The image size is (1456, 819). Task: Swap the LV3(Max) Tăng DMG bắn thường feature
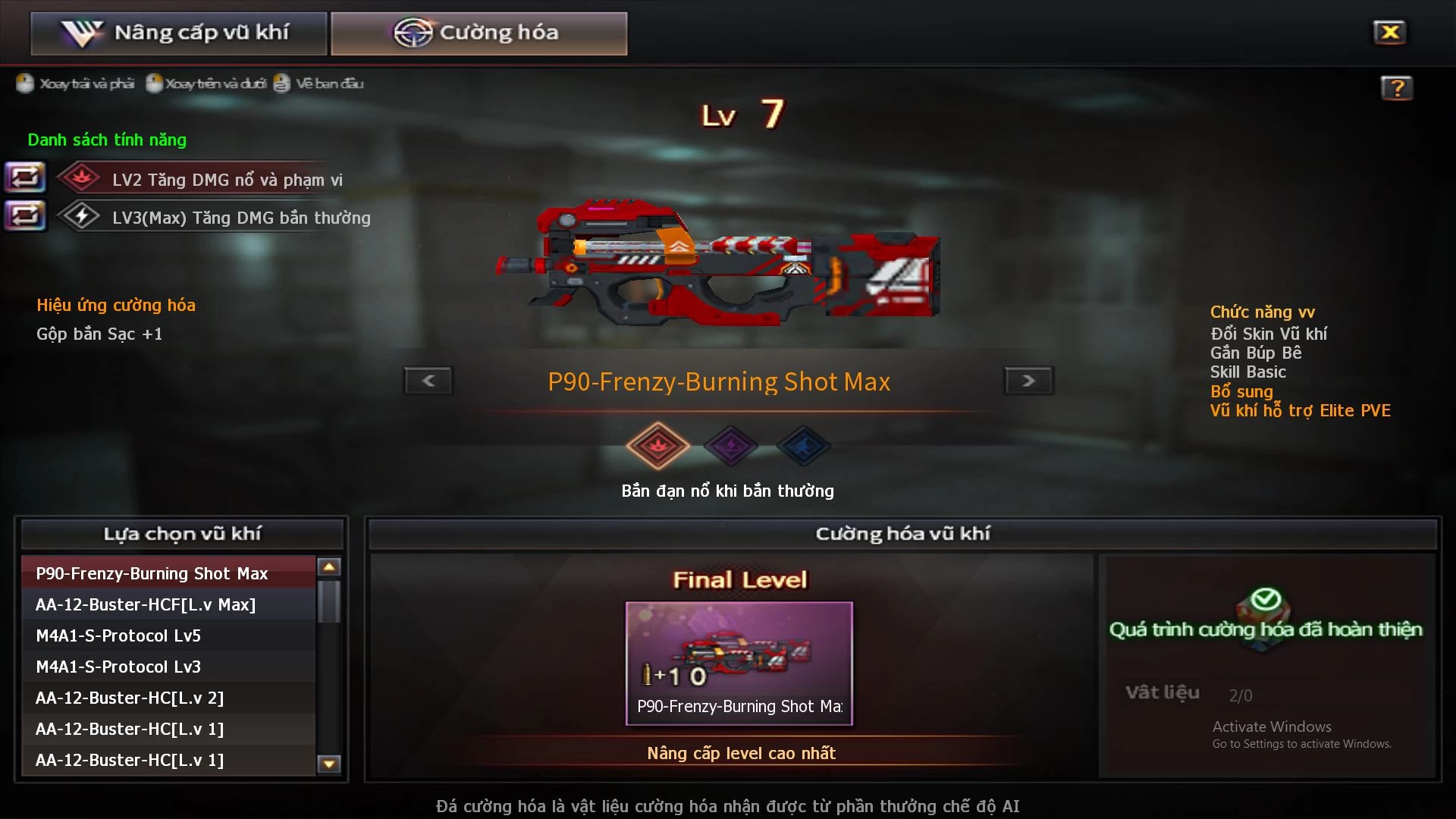click(x=25, y=216)
